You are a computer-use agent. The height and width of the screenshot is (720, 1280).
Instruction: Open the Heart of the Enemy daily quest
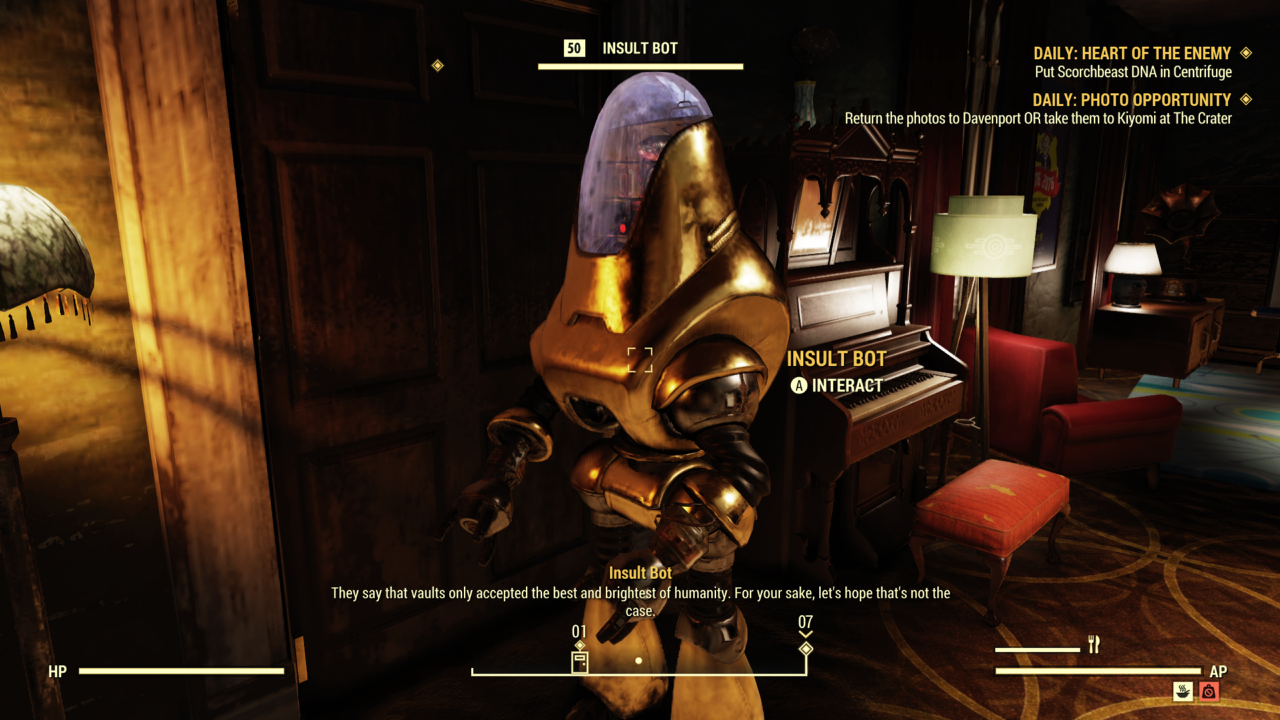pyautogui.click(x=1134, y=53)
